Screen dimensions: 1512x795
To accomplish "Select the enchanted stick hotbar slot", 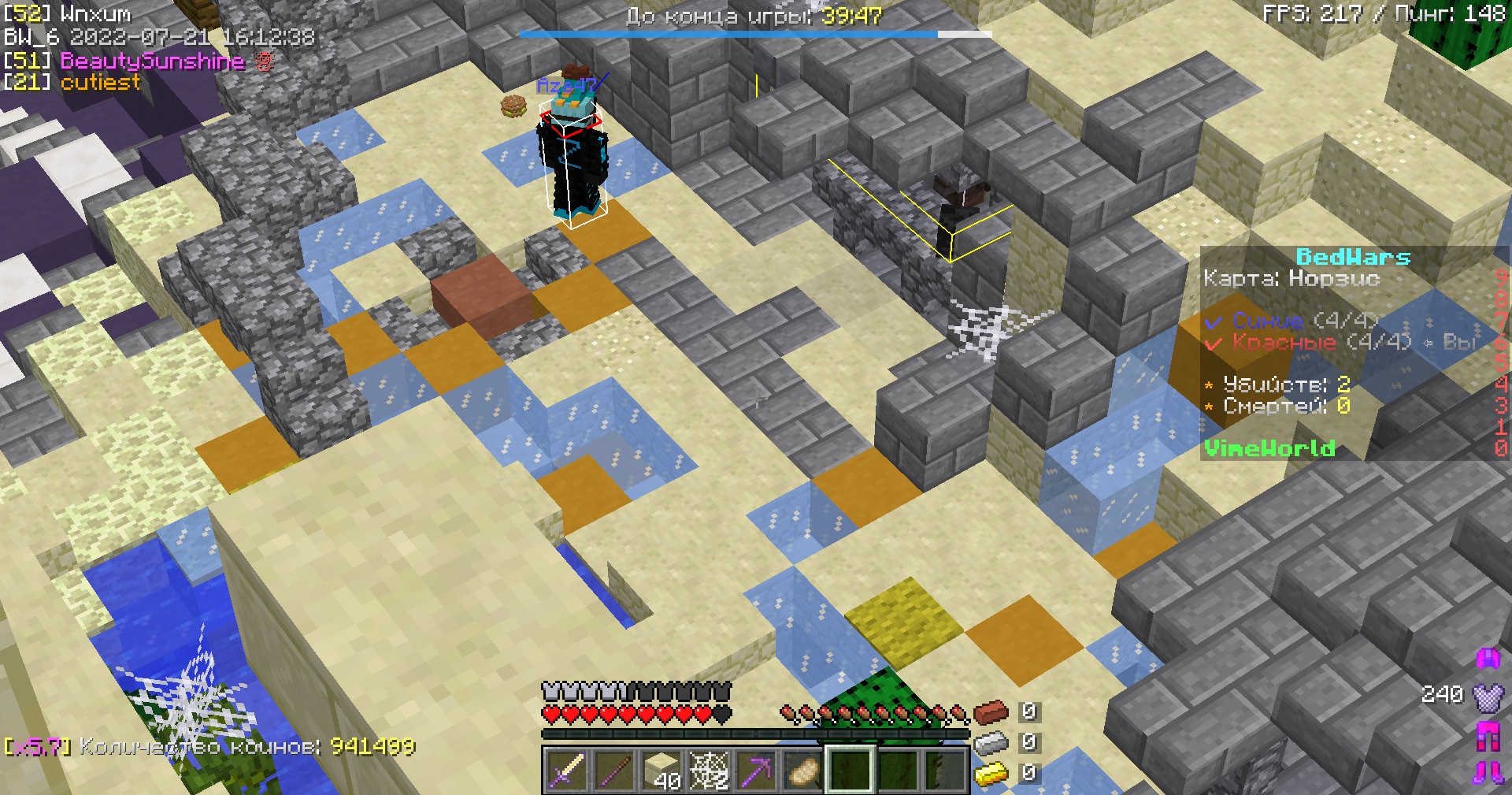I will point(614,770).
